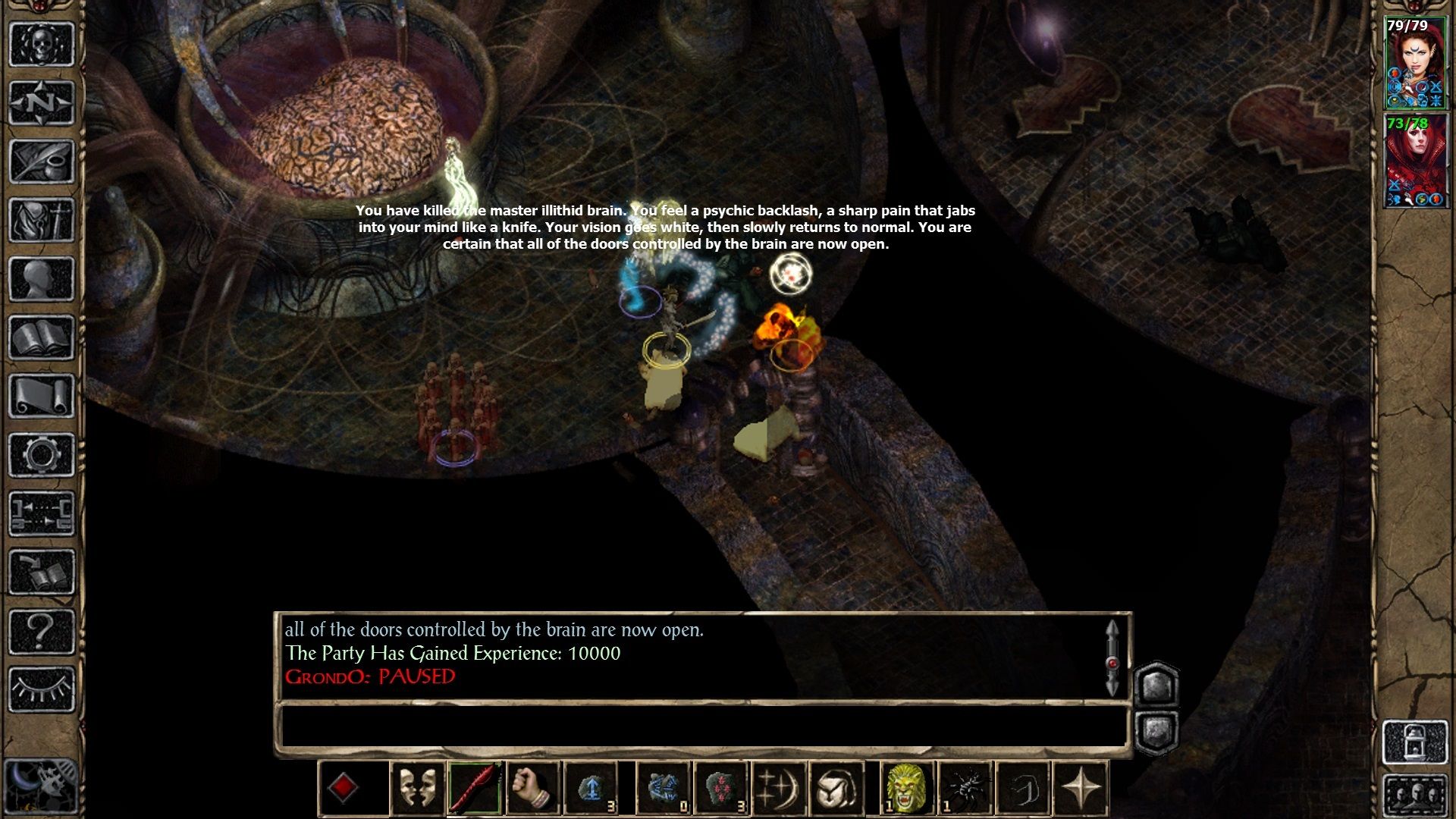Select all party members with helmets button
Image resolution: width=1456 pixels, height=819 pixels.
(1415, 796)
